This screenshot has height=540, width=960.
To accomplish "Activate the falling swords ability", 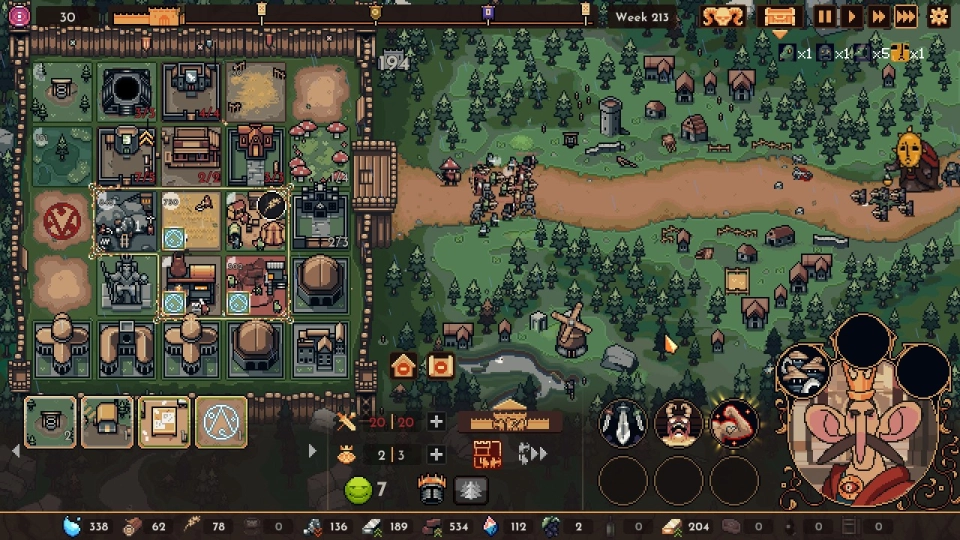I will pos(623,423).
